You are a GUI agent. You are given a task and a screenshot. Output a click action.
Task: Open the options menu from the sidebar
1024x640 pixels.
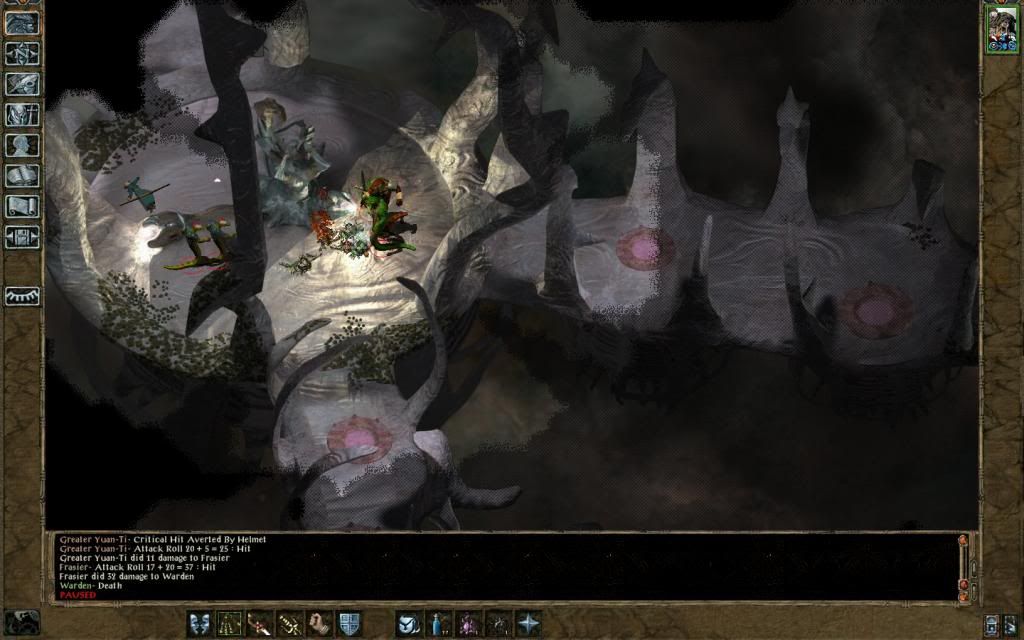tap(22, 237)
